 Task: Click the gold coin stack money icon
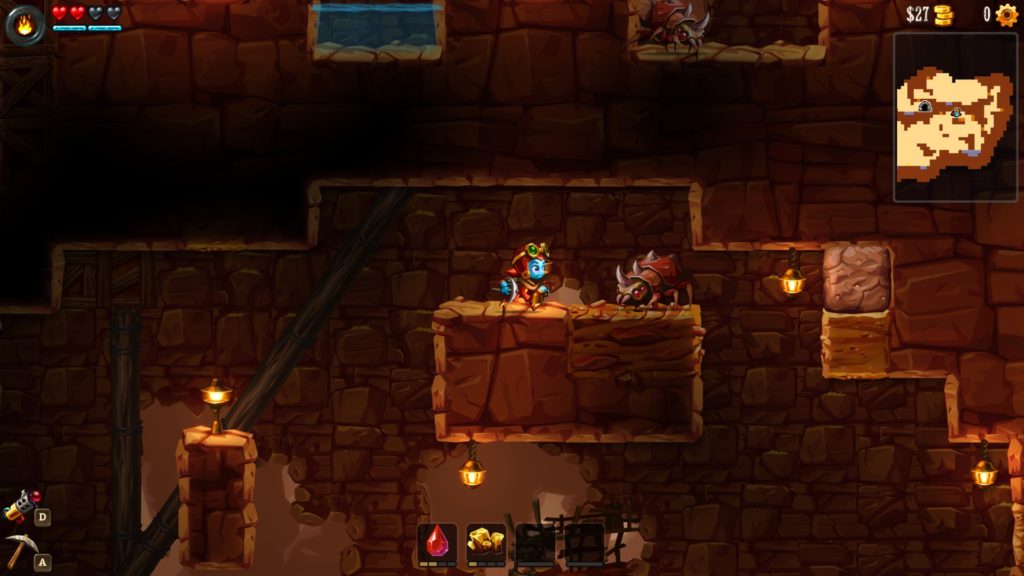click(944, 15)
